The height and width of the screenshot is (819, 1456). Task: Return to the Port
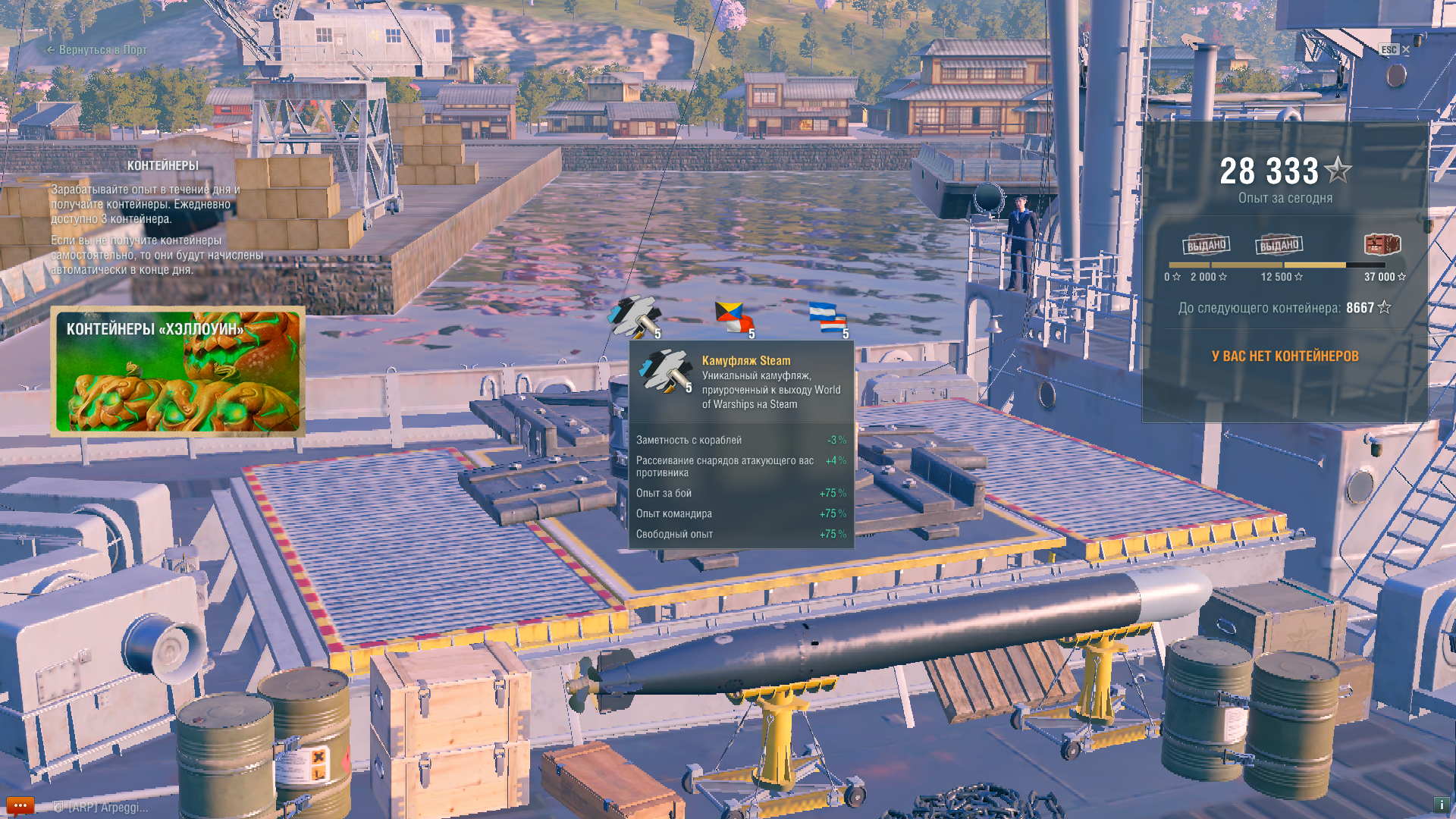click(97, 50)
